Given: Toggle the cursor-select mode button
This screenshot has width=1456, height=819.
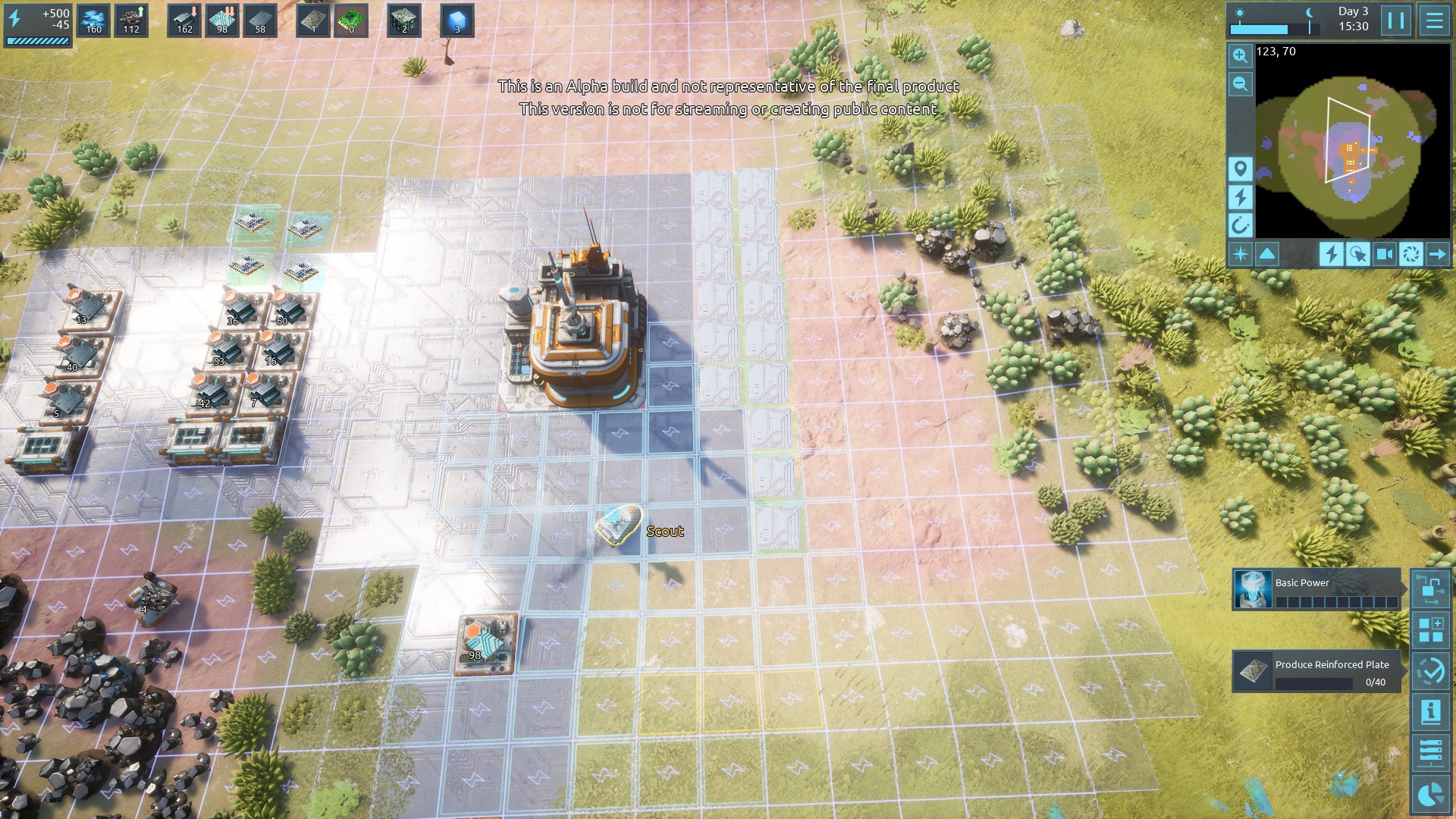Looking at the screenshot, I should [1357, 254].
